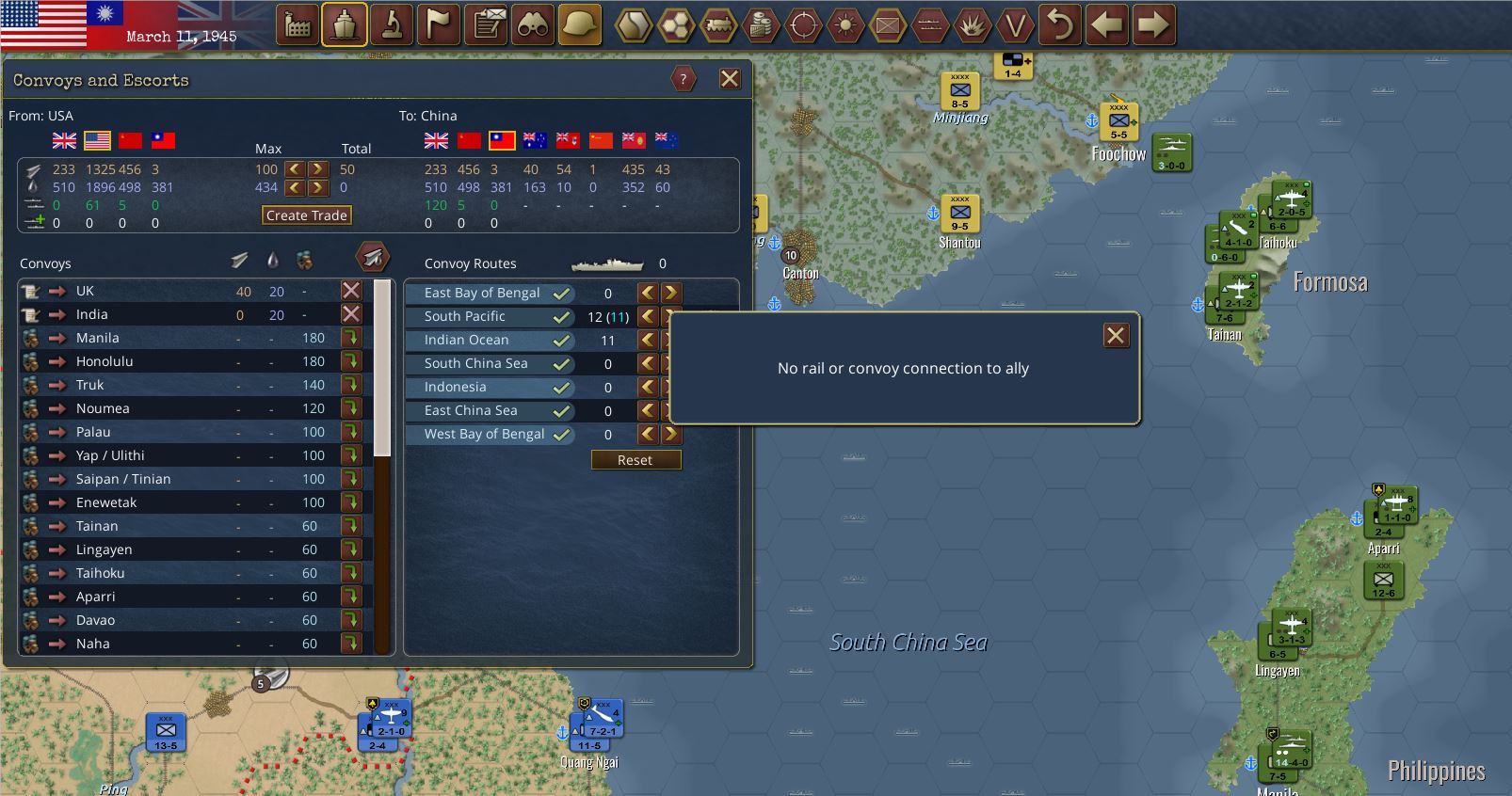
Task: Click the undo arrow toolbar button
Action: coord(1060,25)
